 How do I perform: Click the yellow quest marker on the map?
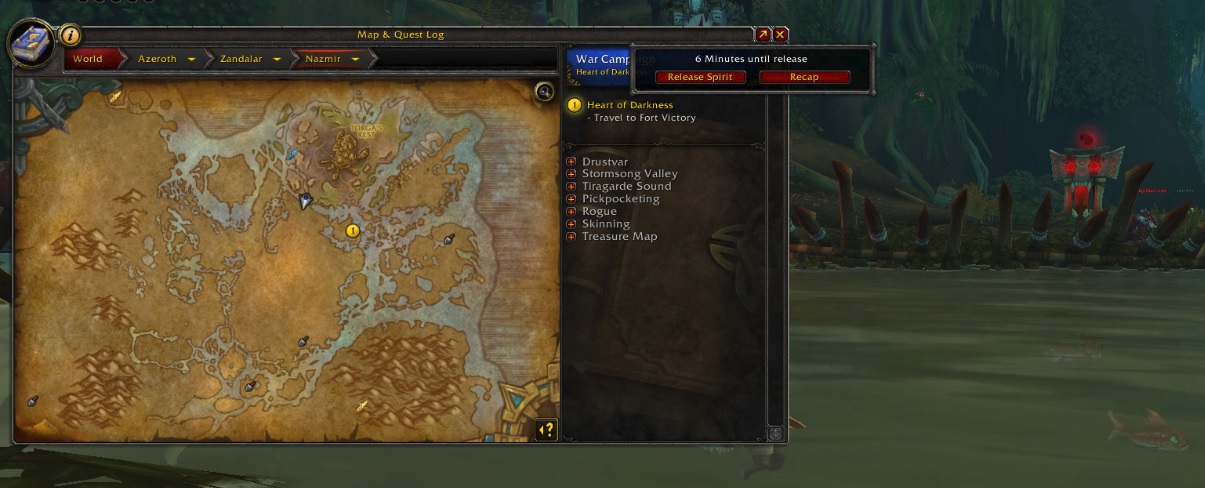(352, 230)
